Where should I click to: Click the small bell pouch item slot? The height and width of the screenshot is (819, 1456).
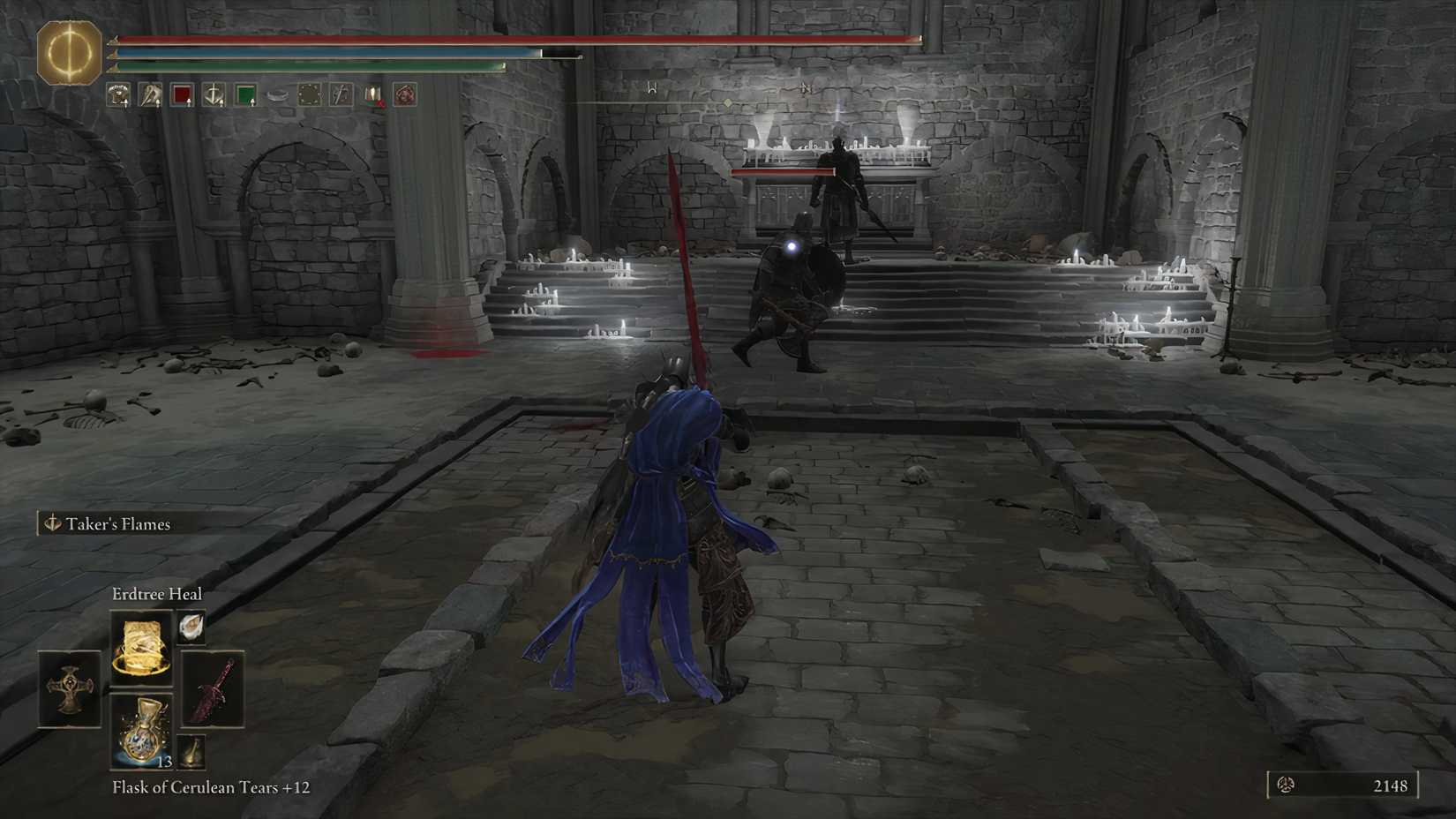(x=191, y=751)
